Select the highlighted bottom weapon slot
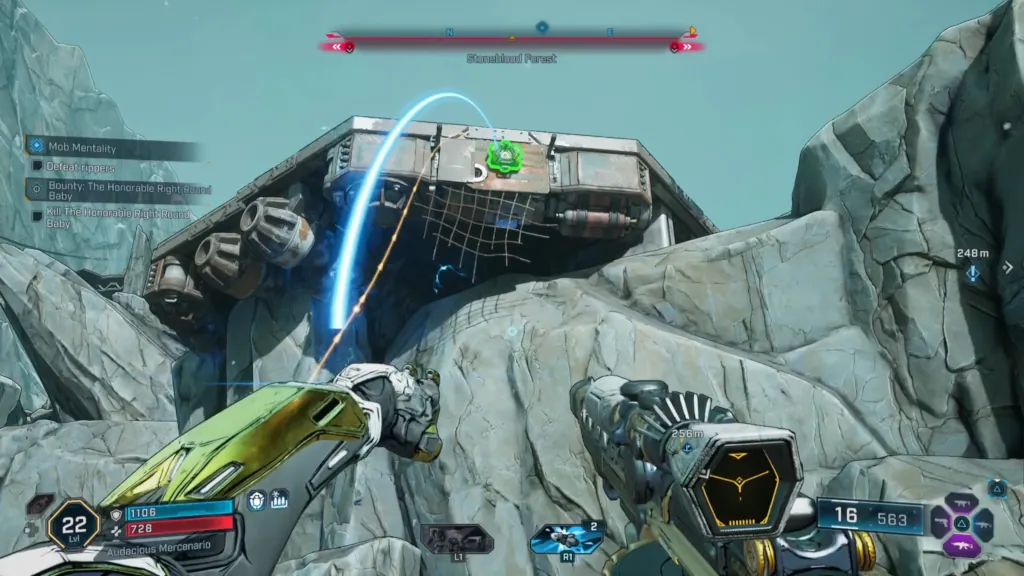This screenshot has height=576, width=1024. 961,544
